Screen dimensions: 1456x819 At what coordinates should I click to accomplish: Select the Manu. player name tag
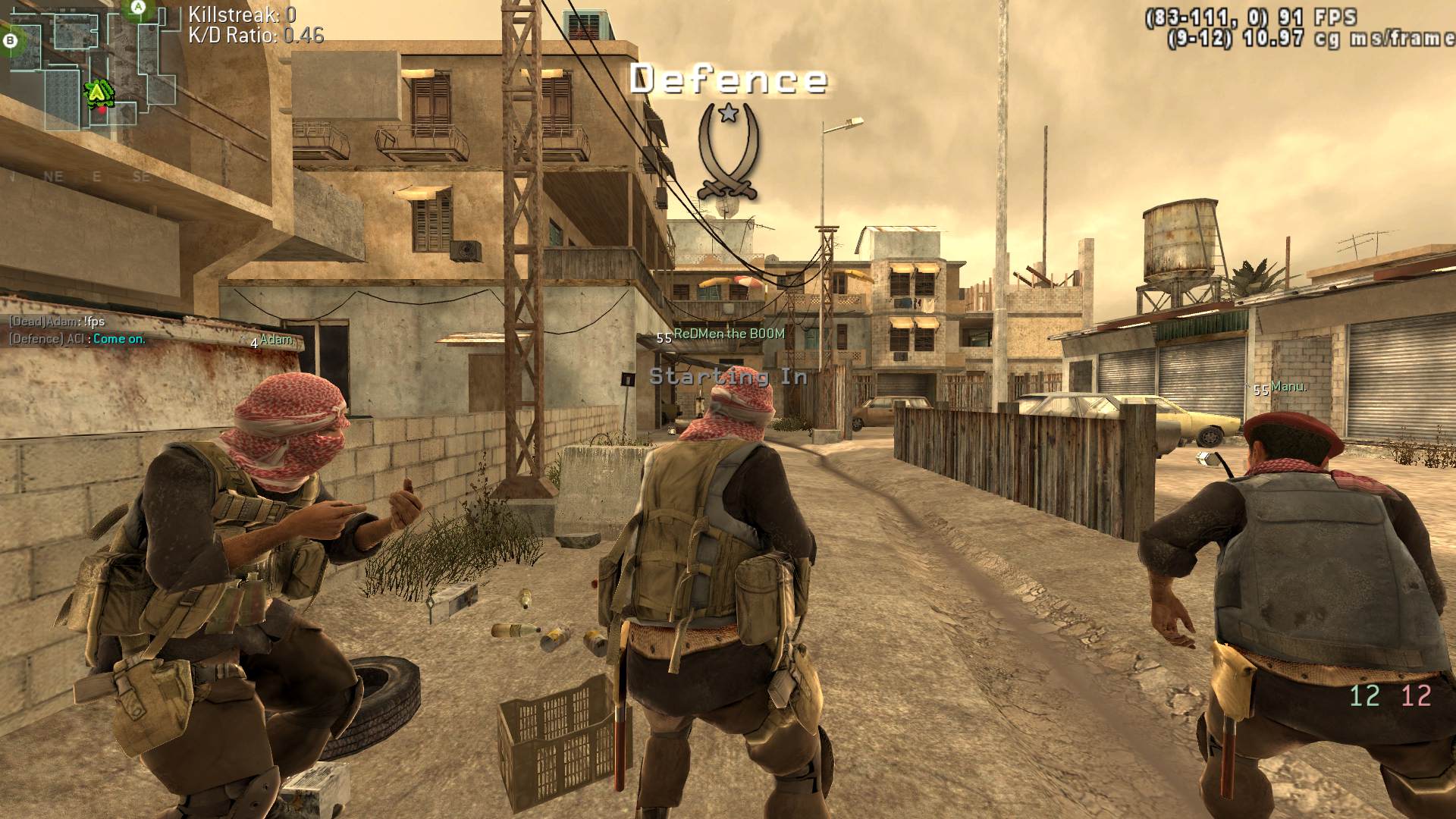coord(1288,387)
